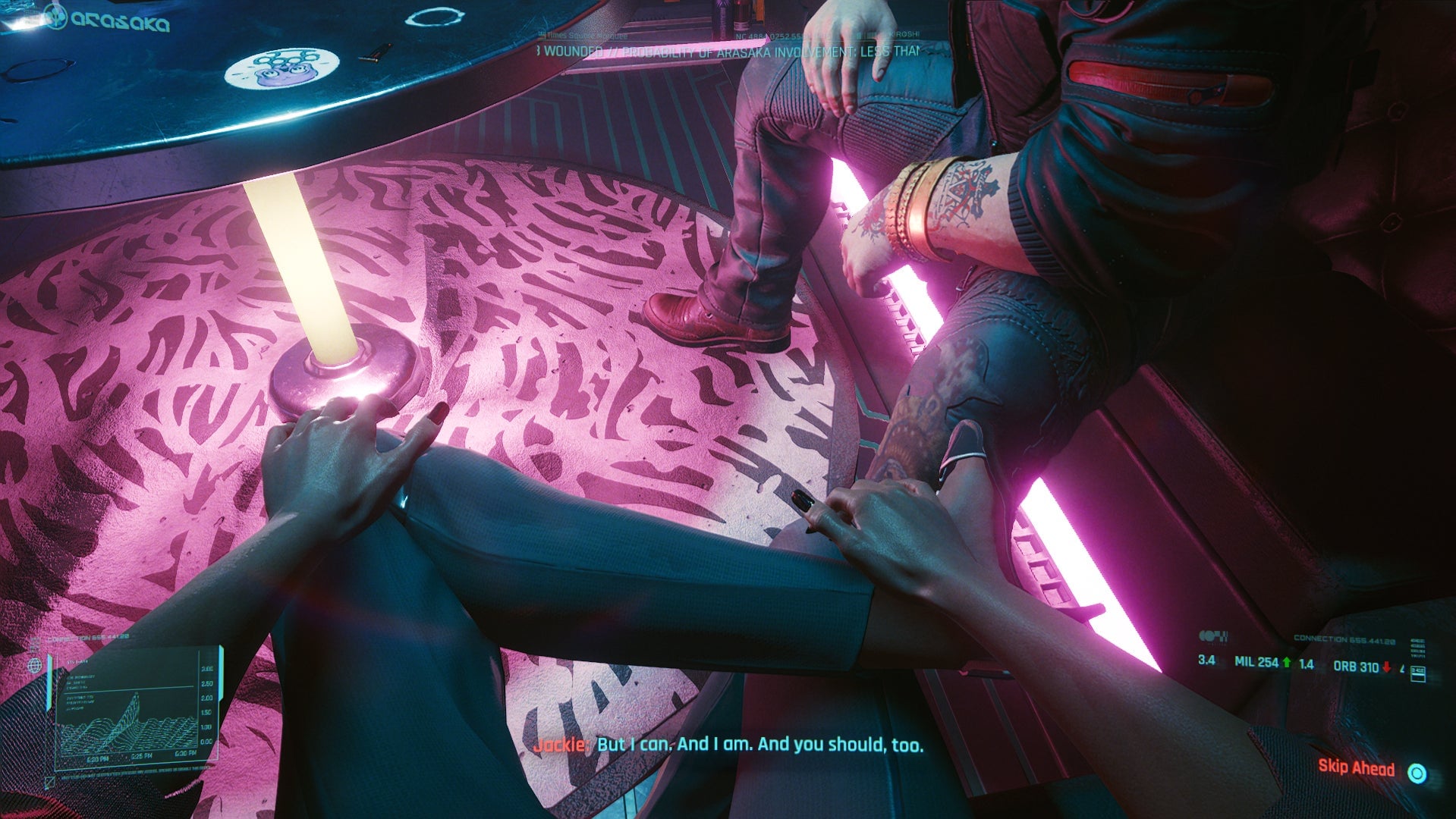Select the globe icon on the stock graph panel
Image resolution: width=1456 pixels, height=819 pixels.
[x=35, y=665]
